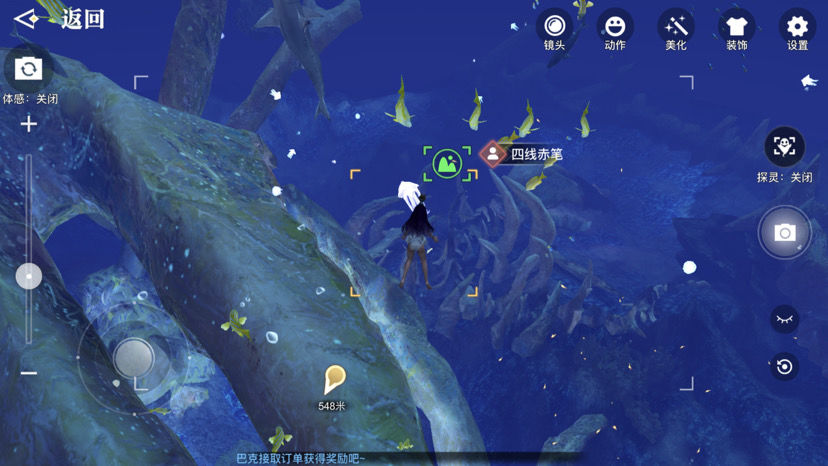Screen dimensions: 828x466
Task: Open the 装饰 outfit menu
Action: (737, 27)
